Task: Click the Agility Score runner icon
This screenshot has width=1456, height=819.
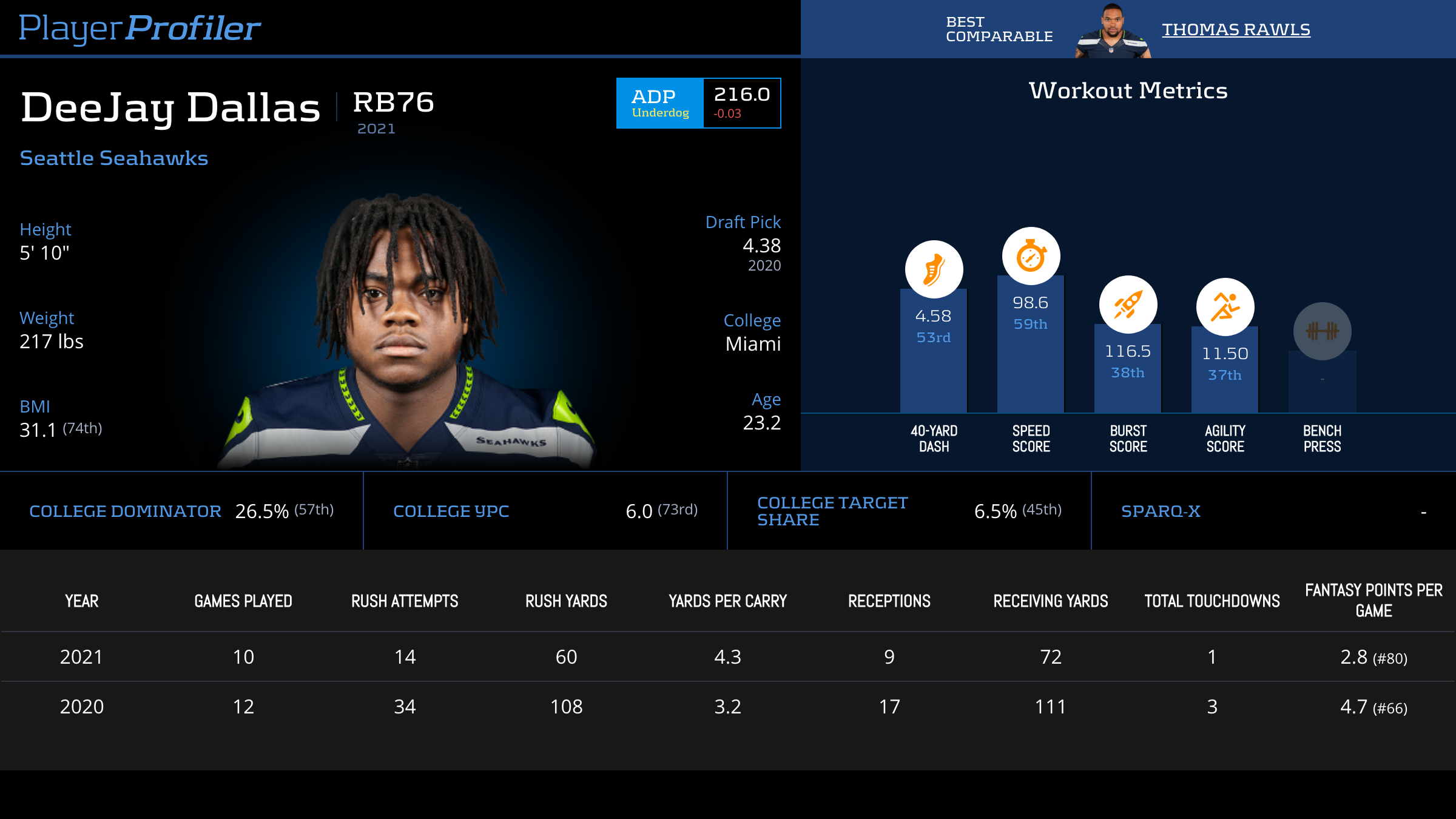Action: (1225, 307)
